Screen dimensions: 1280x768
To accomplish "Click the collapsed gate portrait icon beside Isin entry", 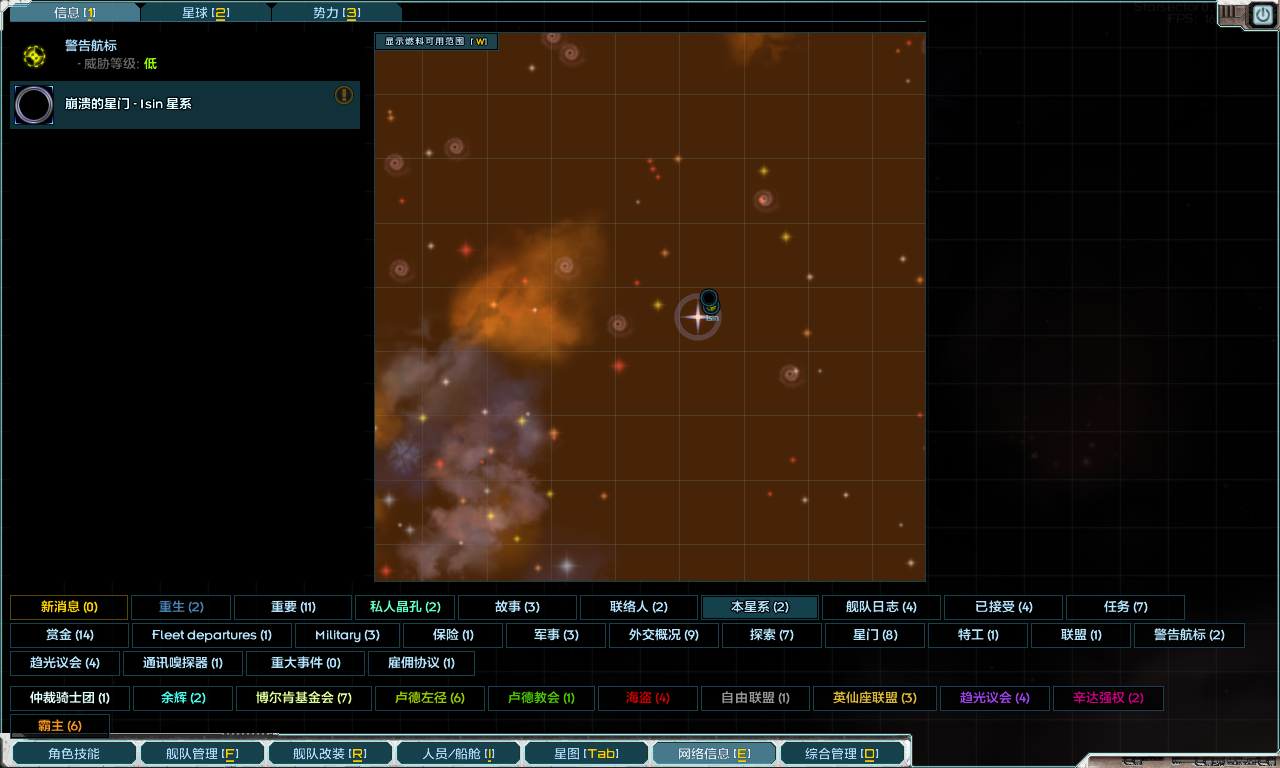I will [x=33, y=105].
